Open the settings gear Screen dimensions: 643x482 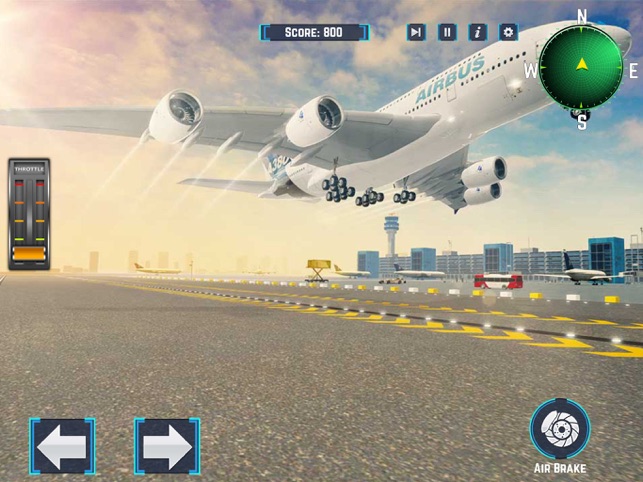[509, 32]
